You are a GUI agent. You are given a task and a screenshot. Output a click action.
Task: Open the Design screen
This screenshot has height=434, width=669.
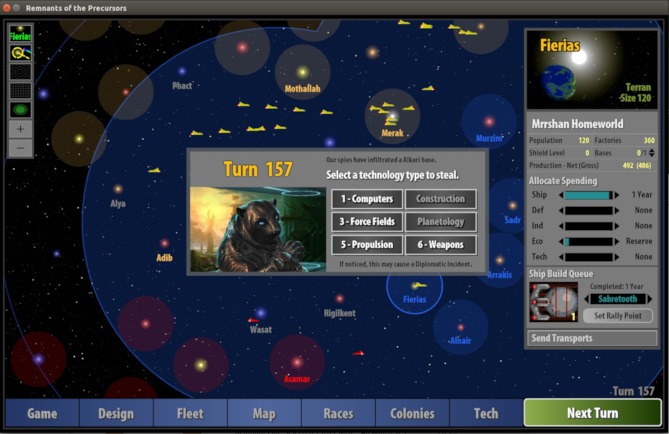coord(116,413)
